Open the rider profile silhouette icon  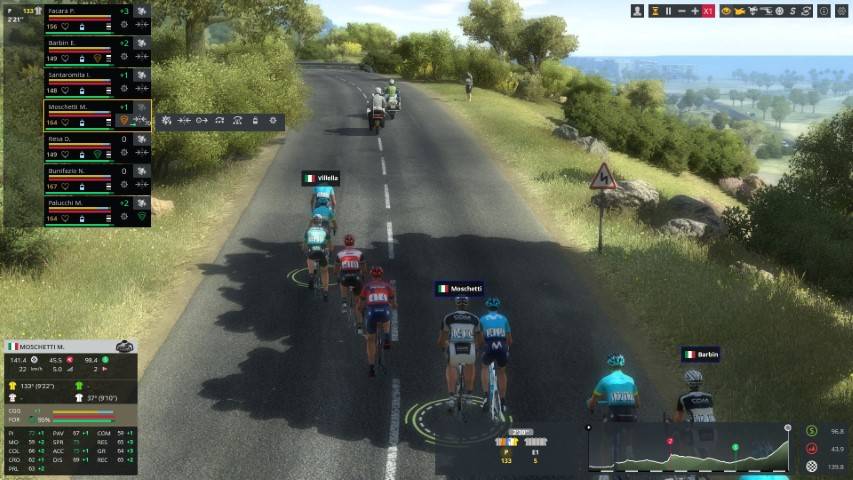[637, 11]
